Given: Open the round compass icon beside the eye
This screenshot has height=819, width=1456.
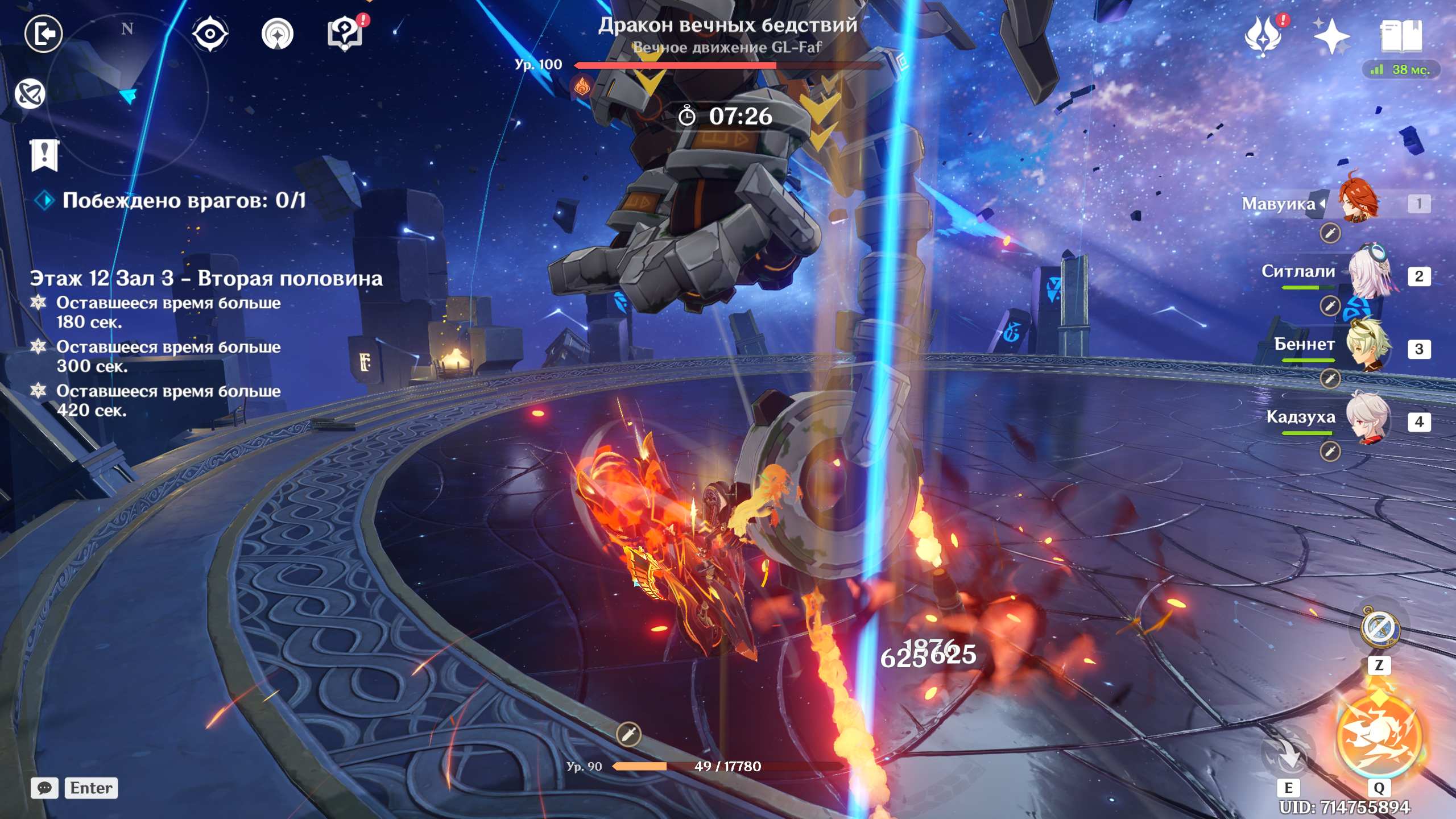Looking at the screenshot, I should pyautogui.click(x=278, y=34).
